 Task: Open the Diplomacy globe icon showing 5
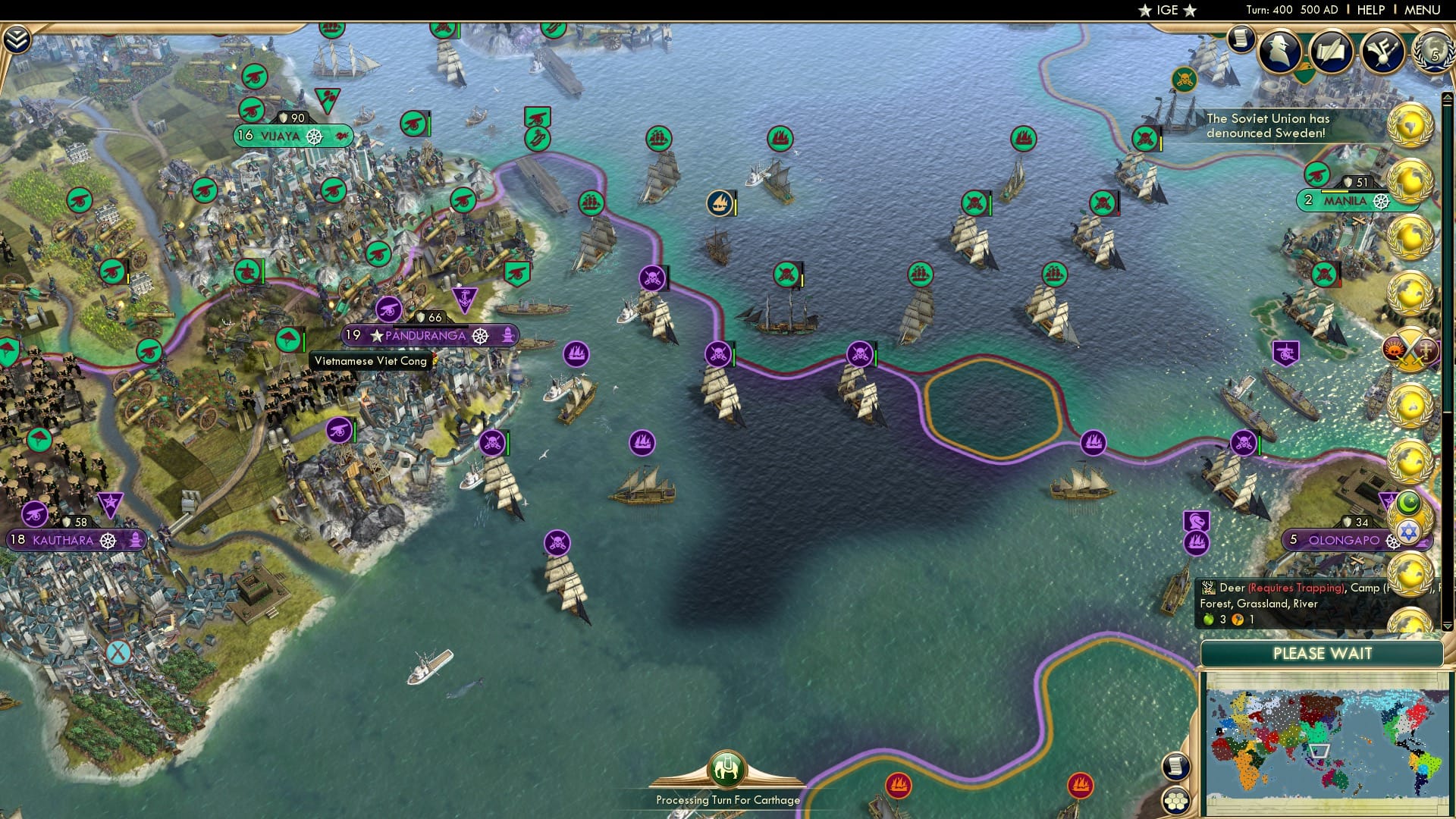click(1432, 53)
